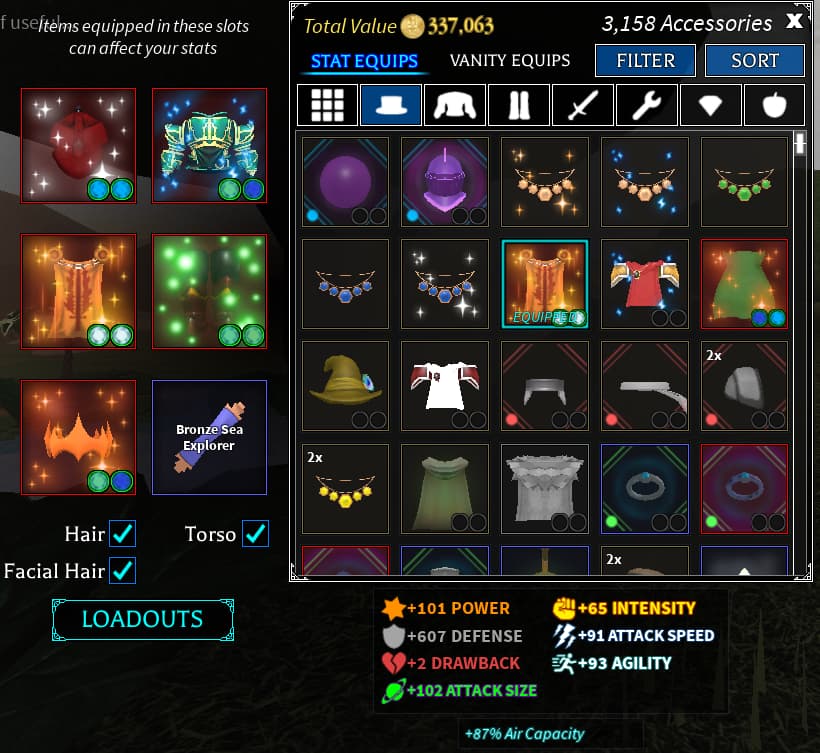
Task: Filter by sword weapons category
Action: (583, 104)
